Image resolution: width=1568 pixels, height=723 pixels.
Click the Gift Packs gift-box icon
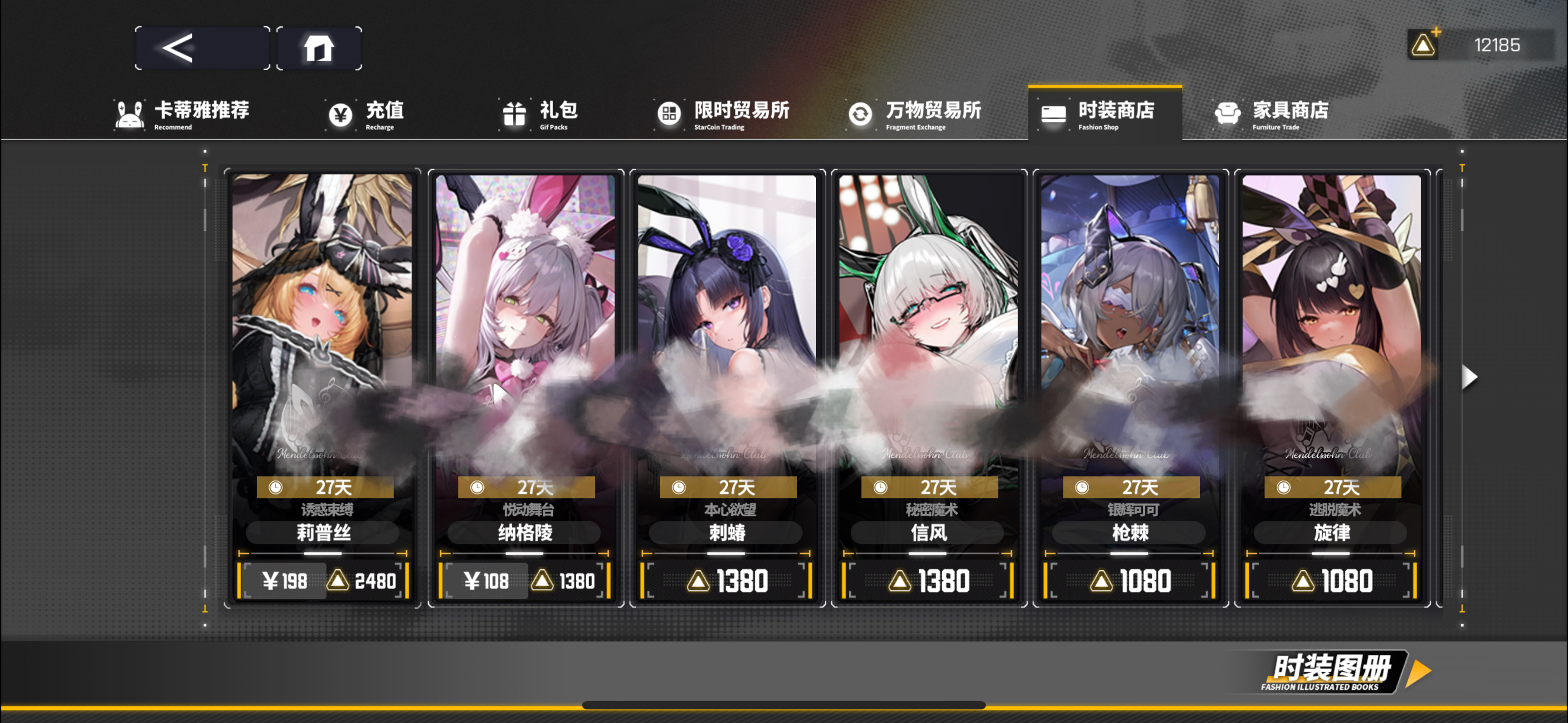(514, 113)
